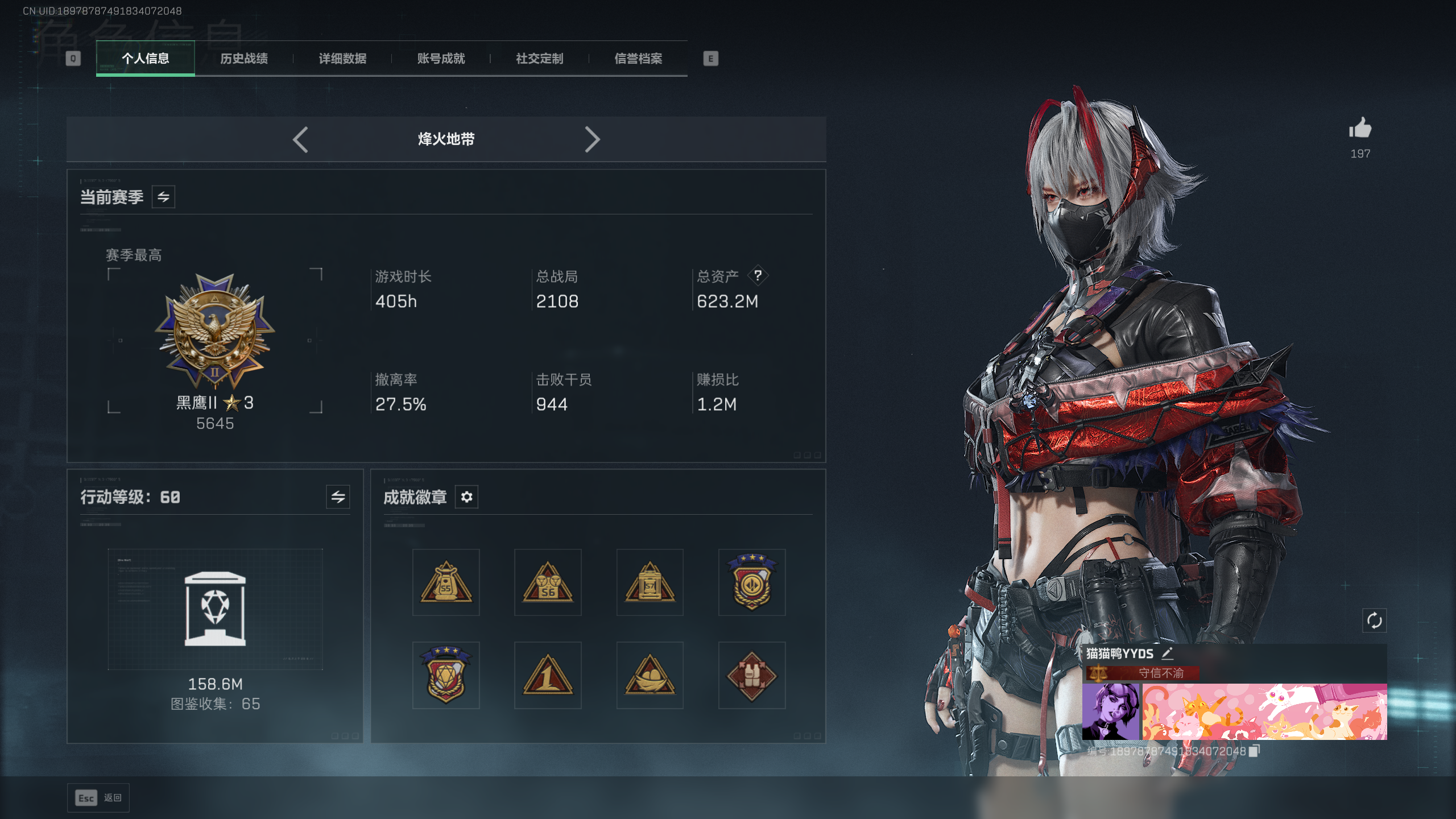
Task: Open the 总资产 question mark help
Action: click(758, 276)
